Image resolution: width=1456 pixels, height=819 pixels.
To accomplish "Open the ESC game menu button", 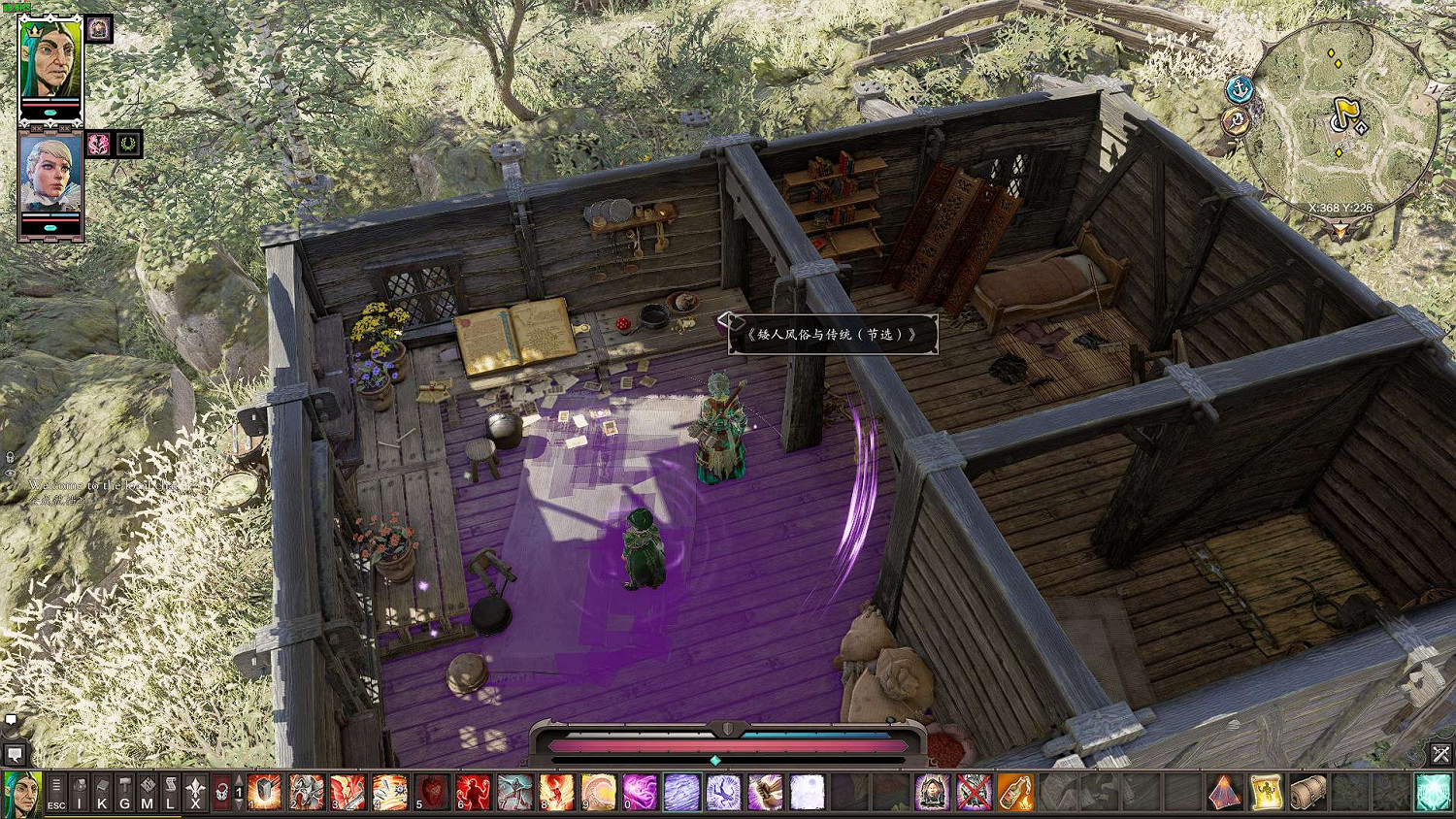I will click(x=56, y=793).
